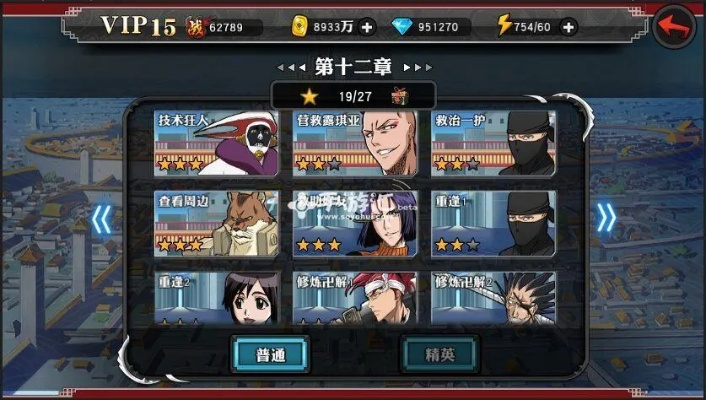Choose the 修炼卍解2 stage
This screenshot has width=706, height=400.
[492, 297]
